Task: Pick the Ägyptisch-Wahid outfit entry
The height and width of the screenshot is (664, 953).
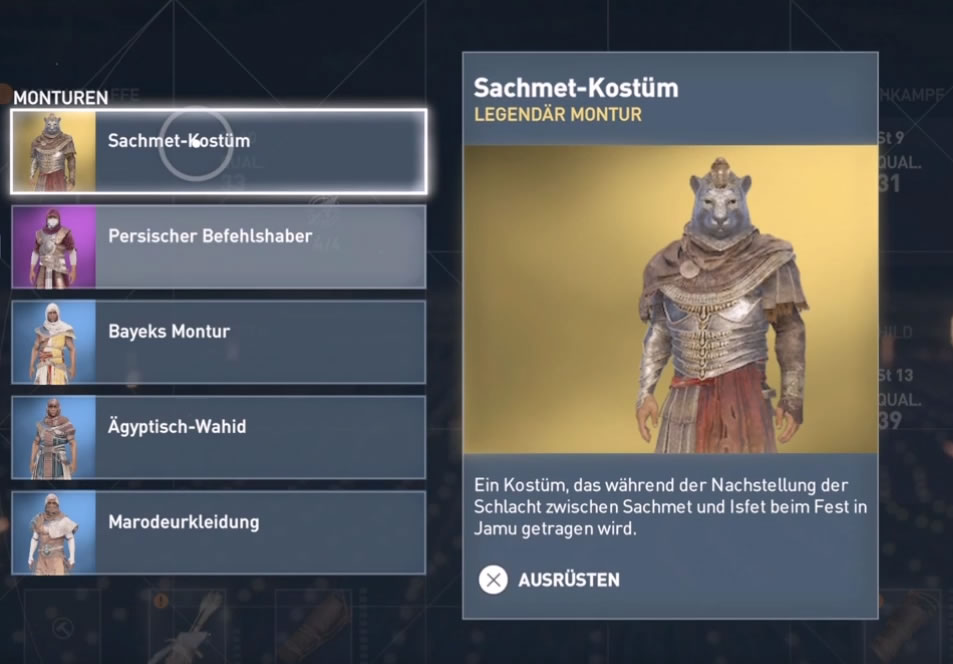Action: (219, 436)
